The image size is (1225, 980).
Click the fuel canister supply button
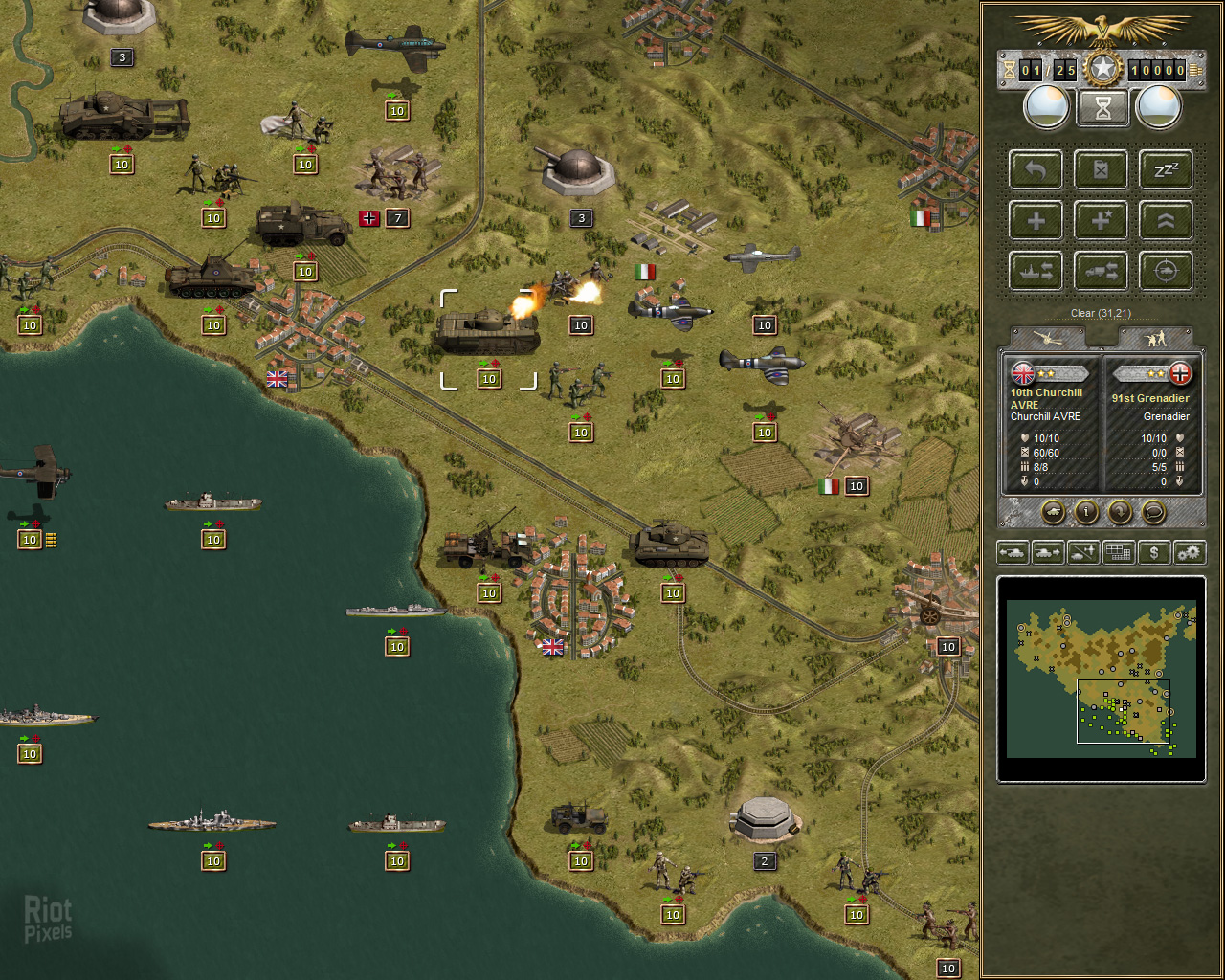(x=1101, y=170)
